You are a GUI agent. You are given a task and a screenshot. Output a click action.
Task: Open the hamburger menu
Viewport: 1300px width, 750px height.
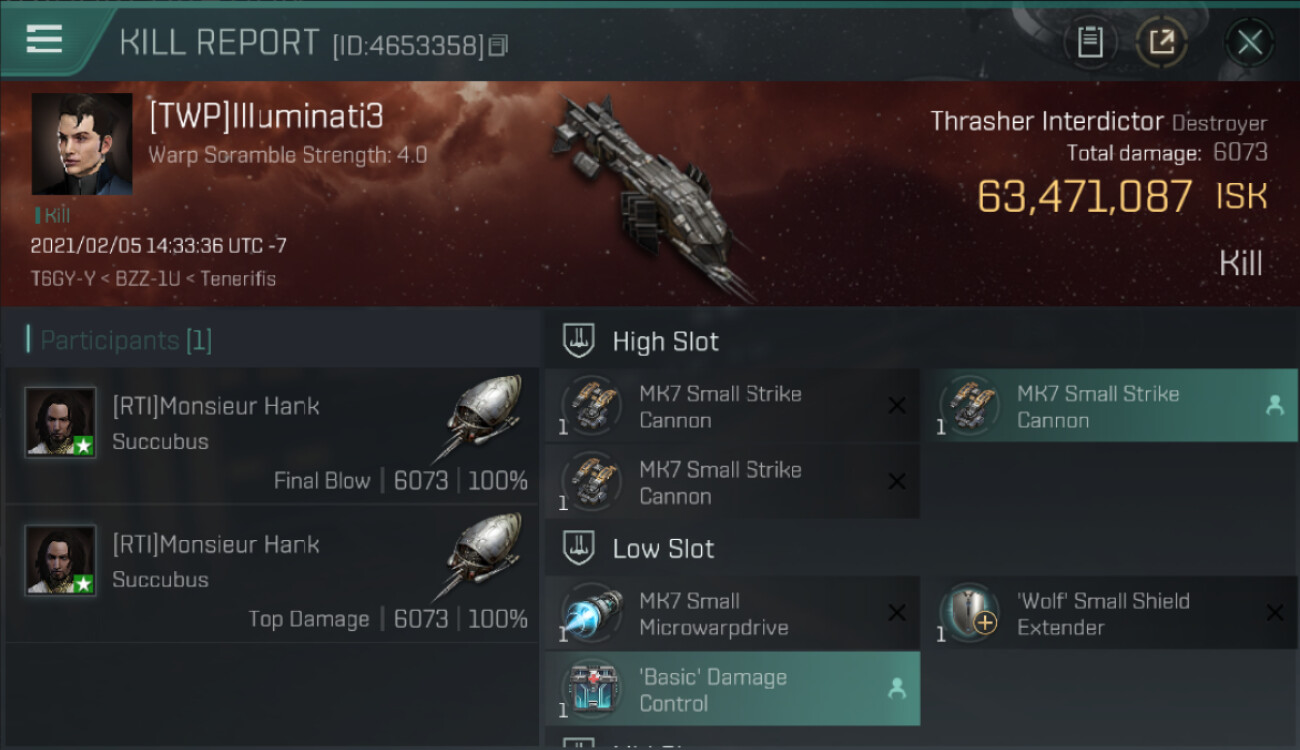44,40
